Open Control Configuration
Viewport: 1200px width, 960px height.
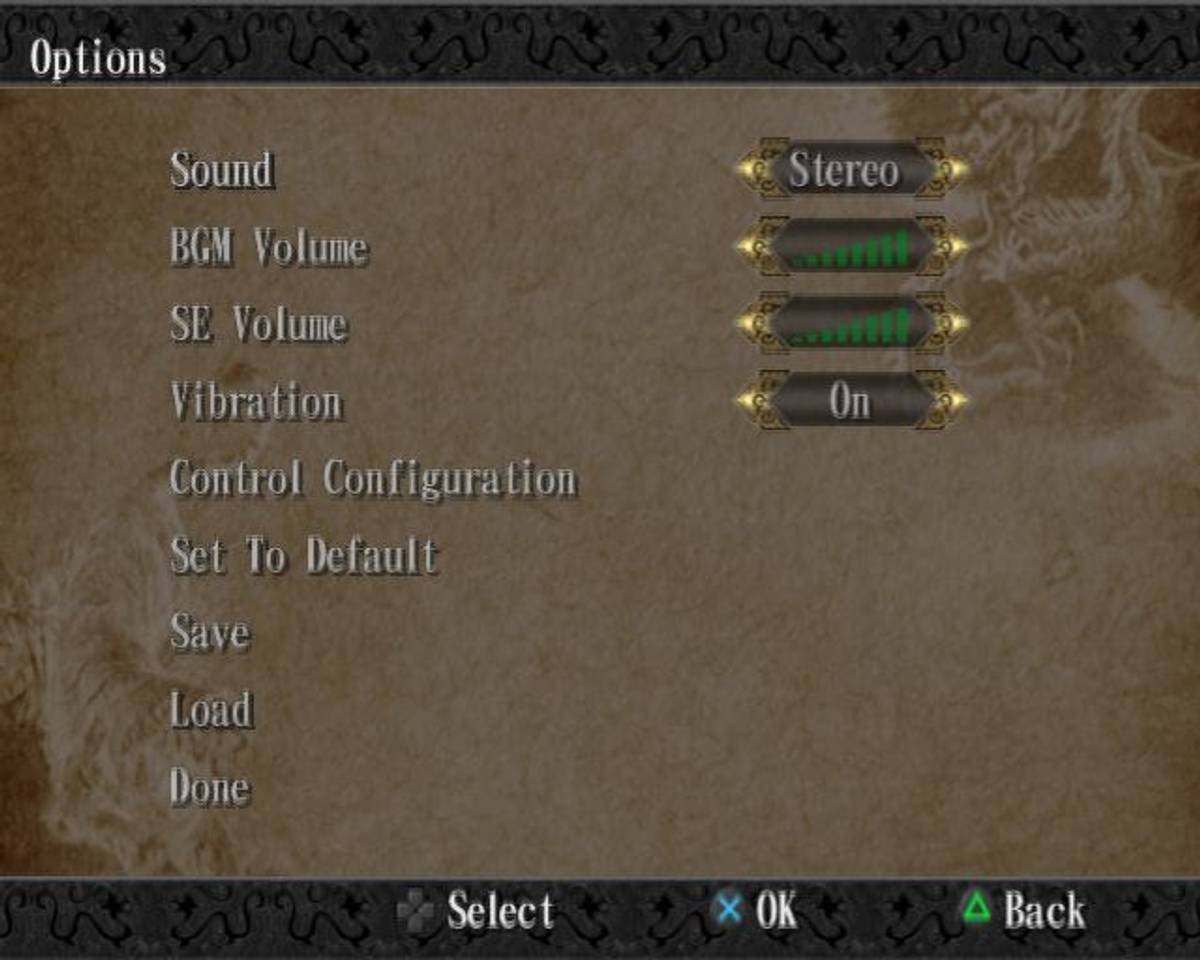(373, 479)
